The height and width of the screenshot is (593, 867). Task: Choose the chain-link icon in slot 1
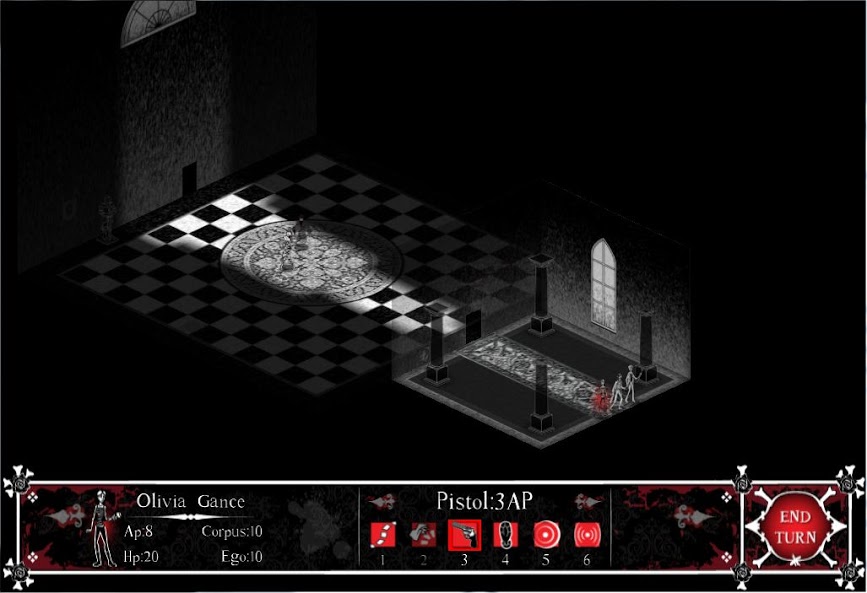pos(383,534)
